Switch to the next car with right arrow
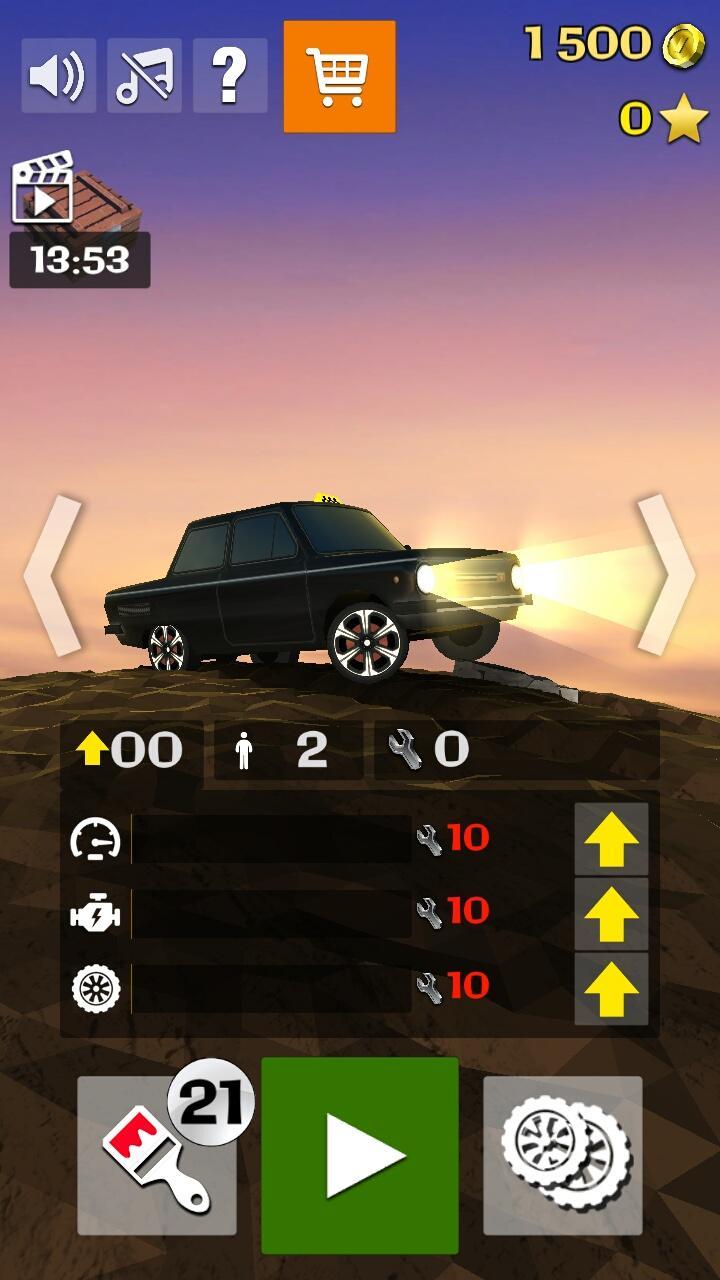This screenshot has width=720, height=1280. [665, 575]
